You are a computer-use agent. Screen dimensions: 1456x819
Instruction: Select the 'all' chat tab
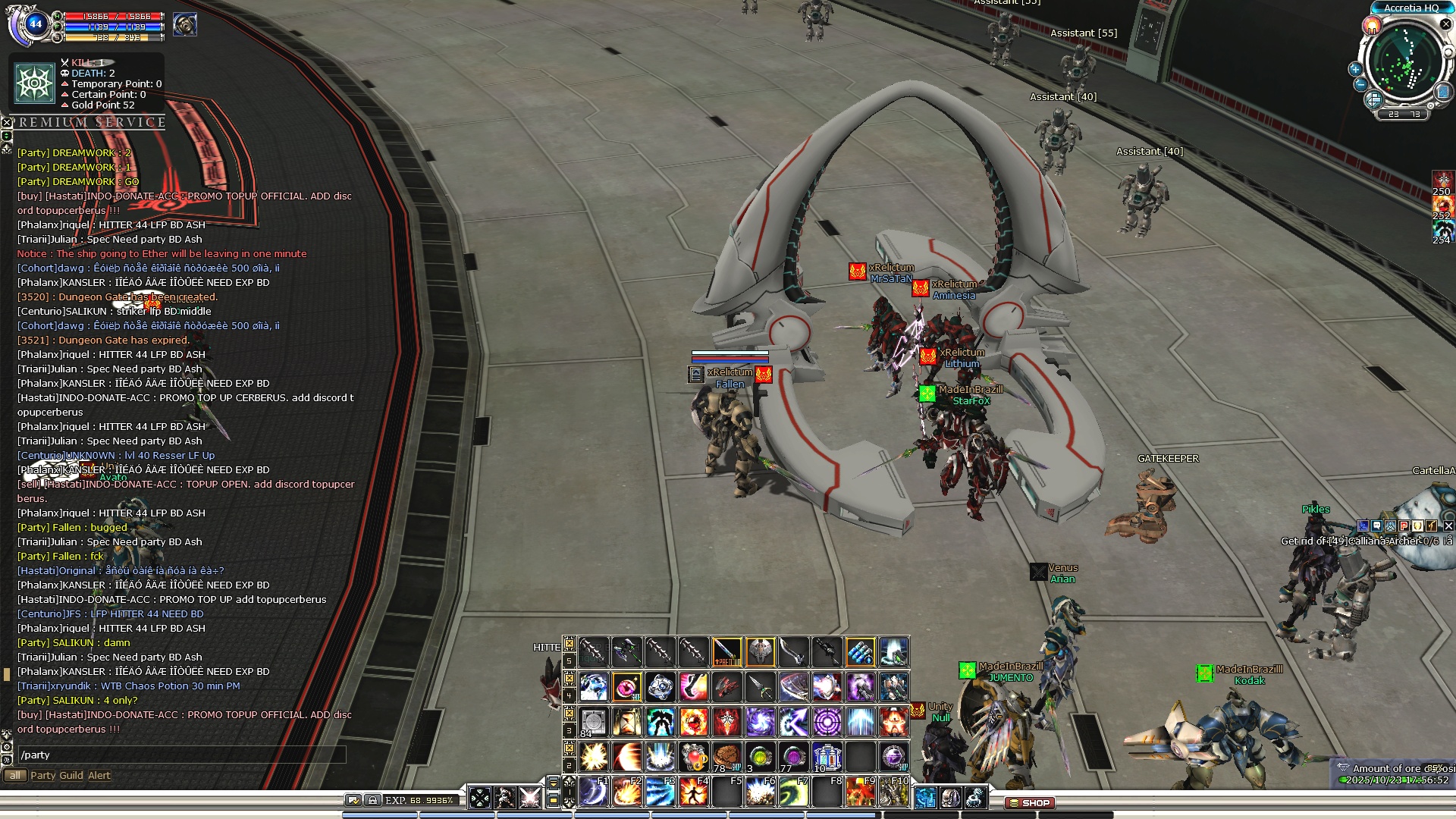[x=14, y=775]
